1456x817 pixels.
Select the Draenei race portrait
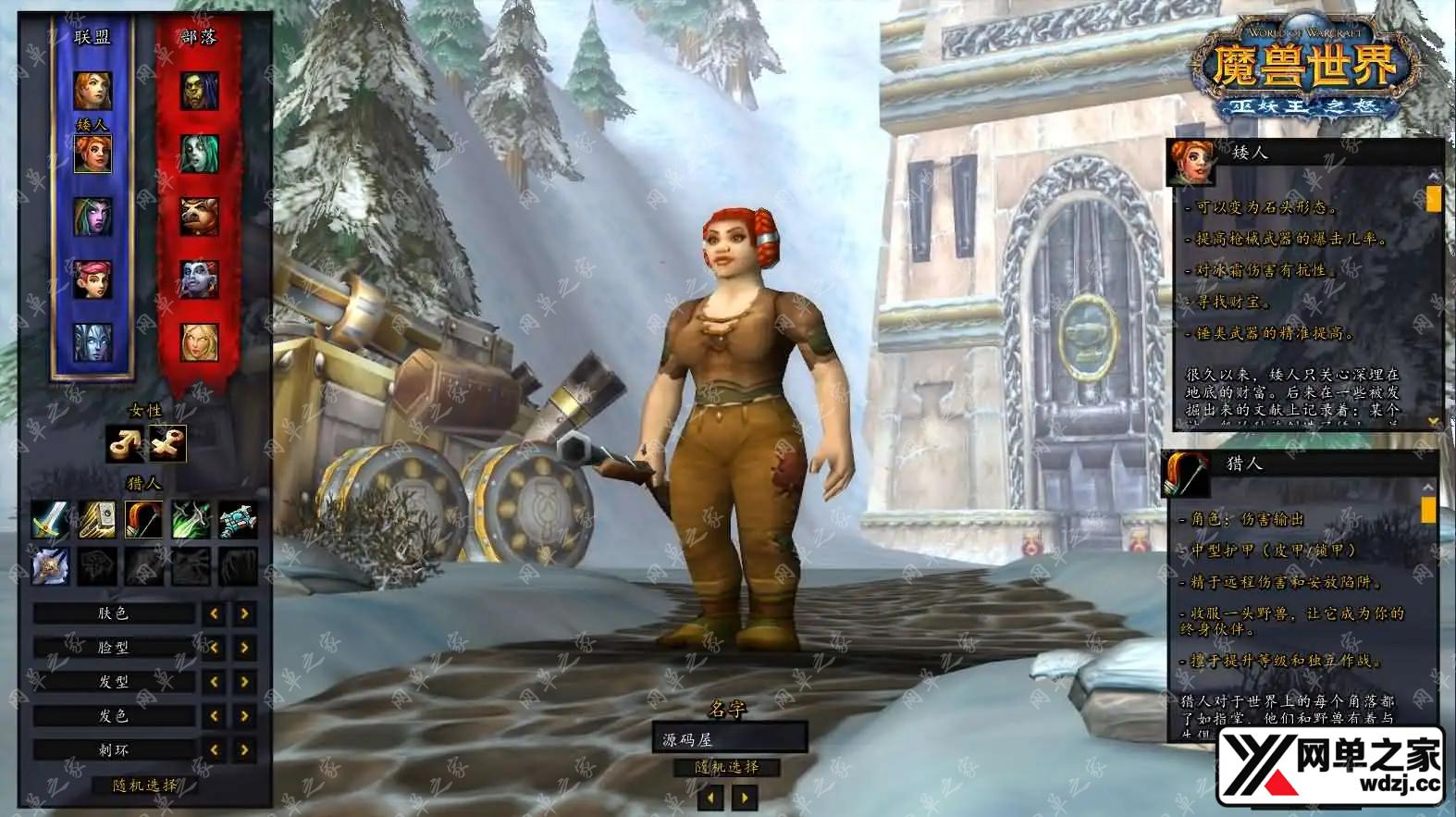[93, 341]
